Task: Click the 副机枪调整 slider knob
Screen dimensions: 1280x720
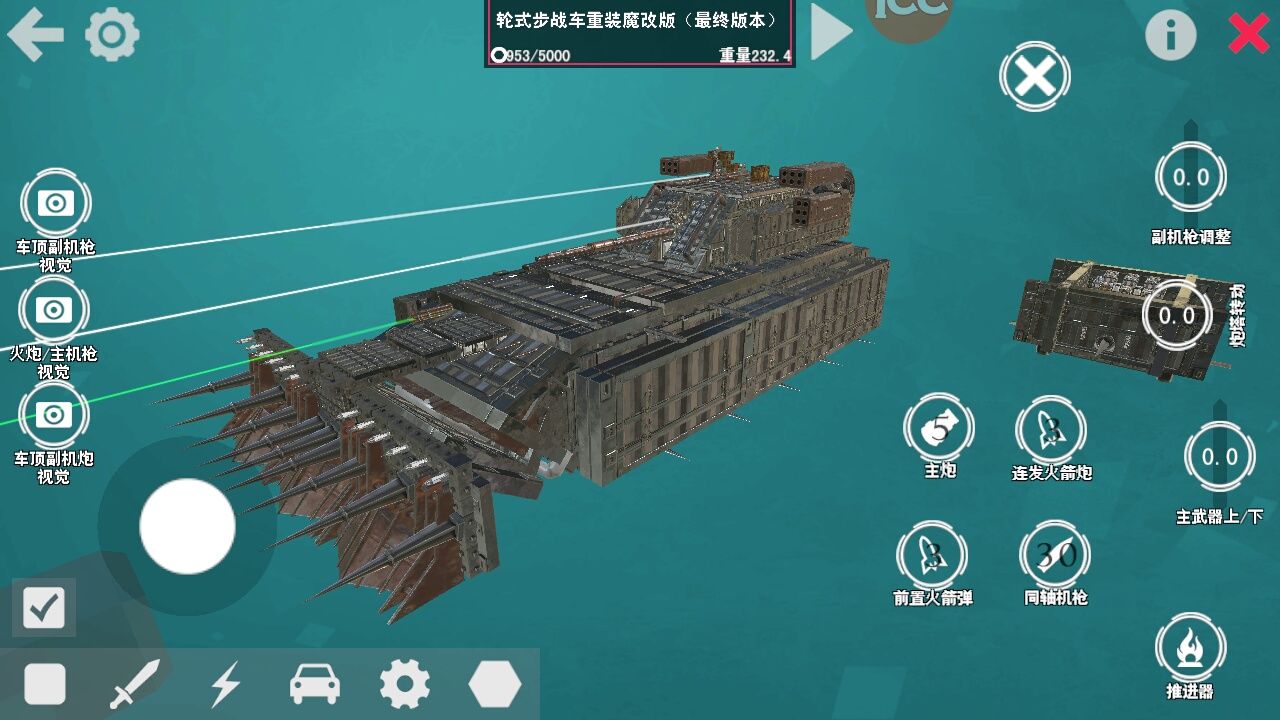Action: pyautogui.click(x=1190, y=178)
